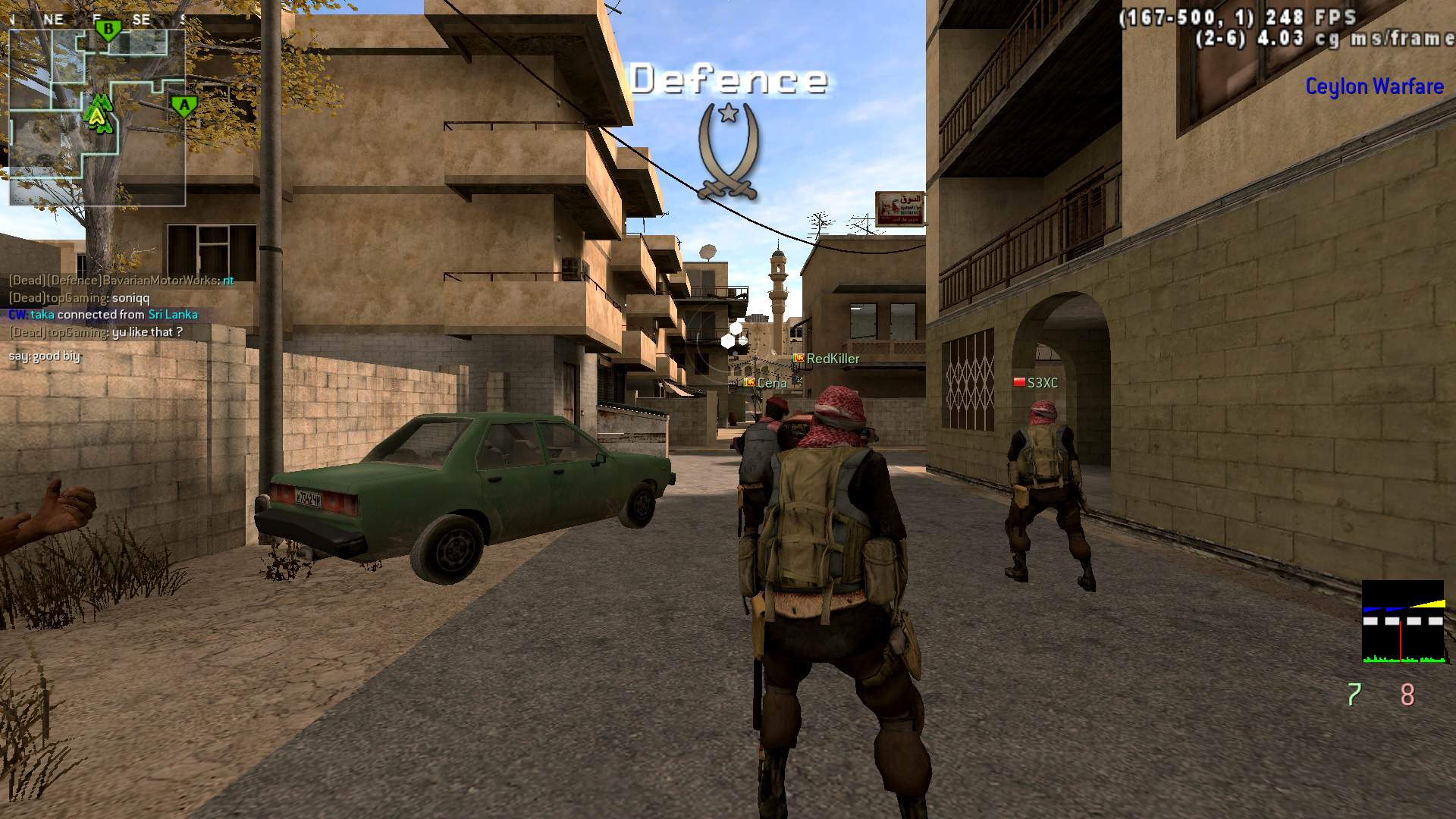
Task: Select the A objective marker on minimap
Action: click(x=183, y=105)
